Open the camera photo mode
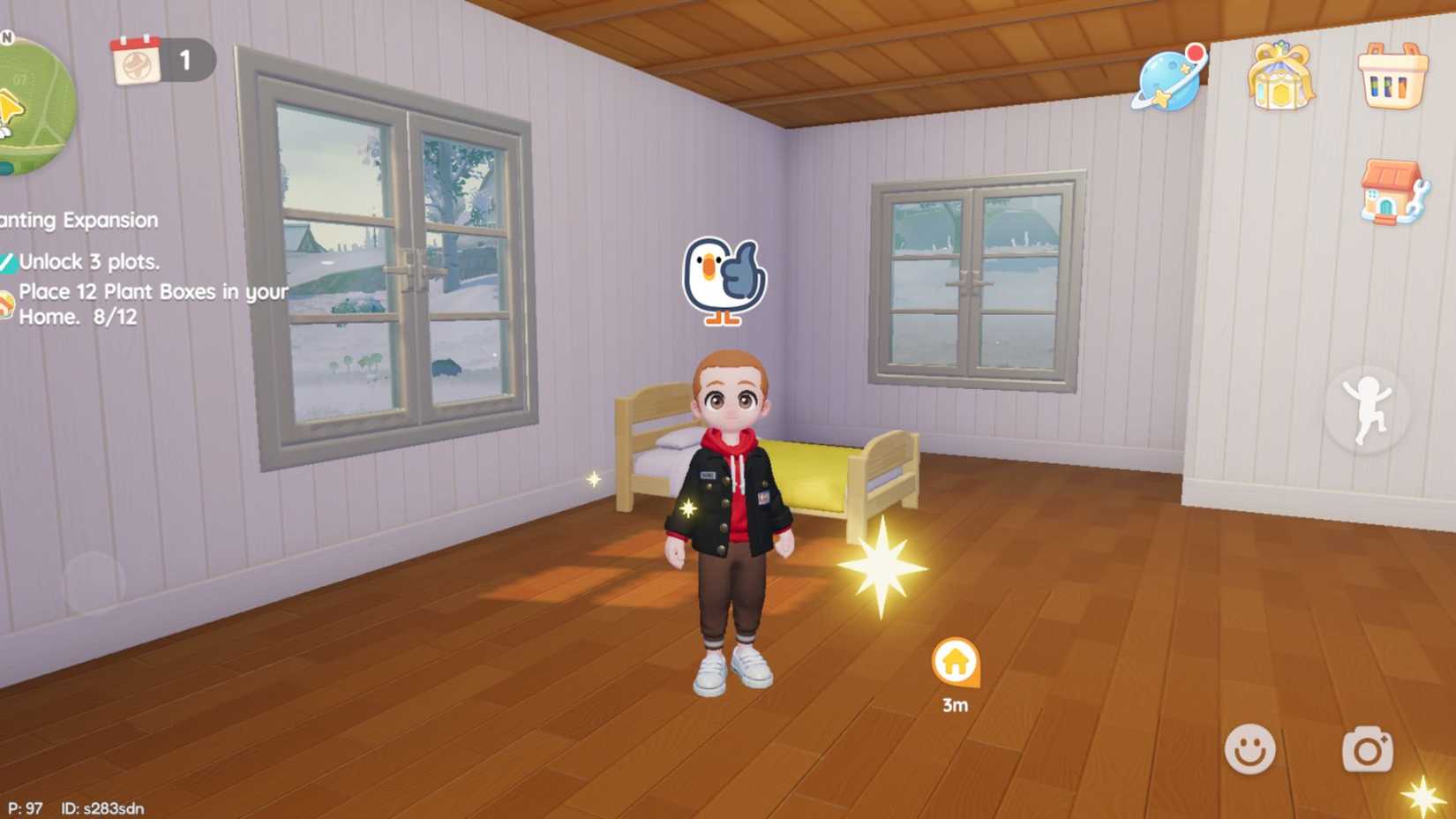This screenshot has height=819, width=1456. 1368,750
